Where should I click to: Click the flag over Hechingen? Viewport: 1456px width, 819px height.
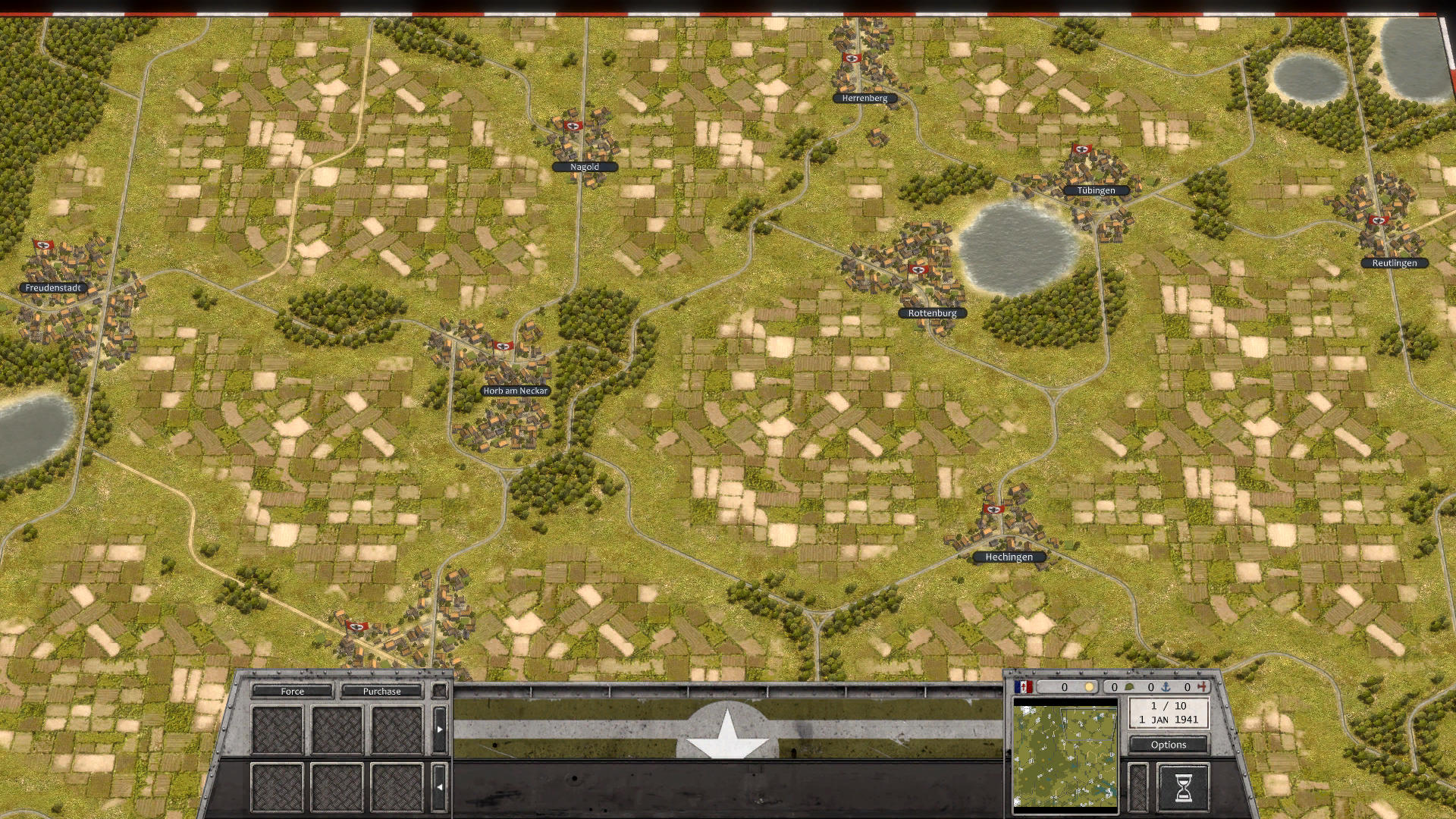(x=994, y=510)
